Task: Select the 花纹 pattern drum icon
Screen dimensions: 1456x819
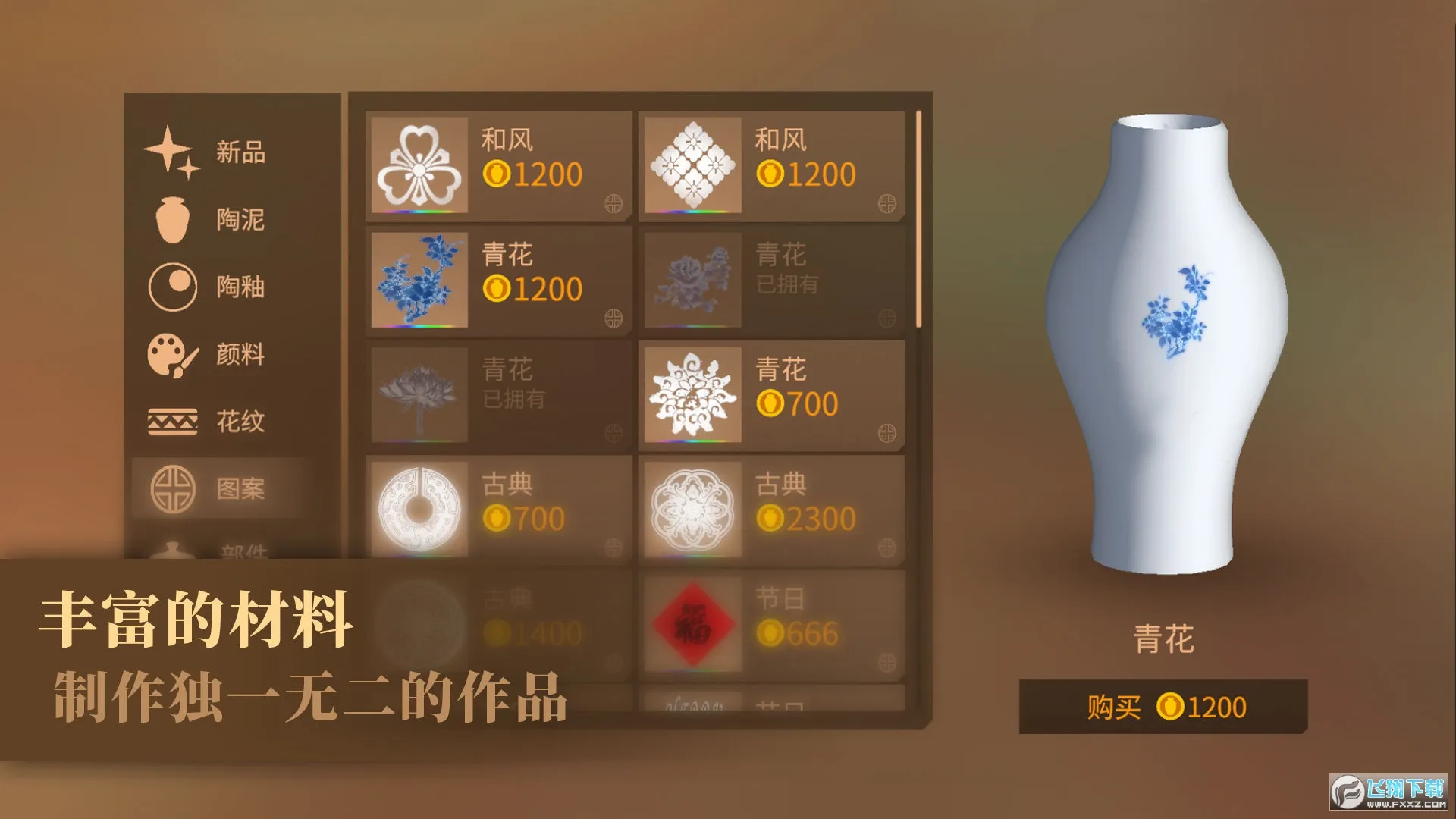Action: (172, 422)
